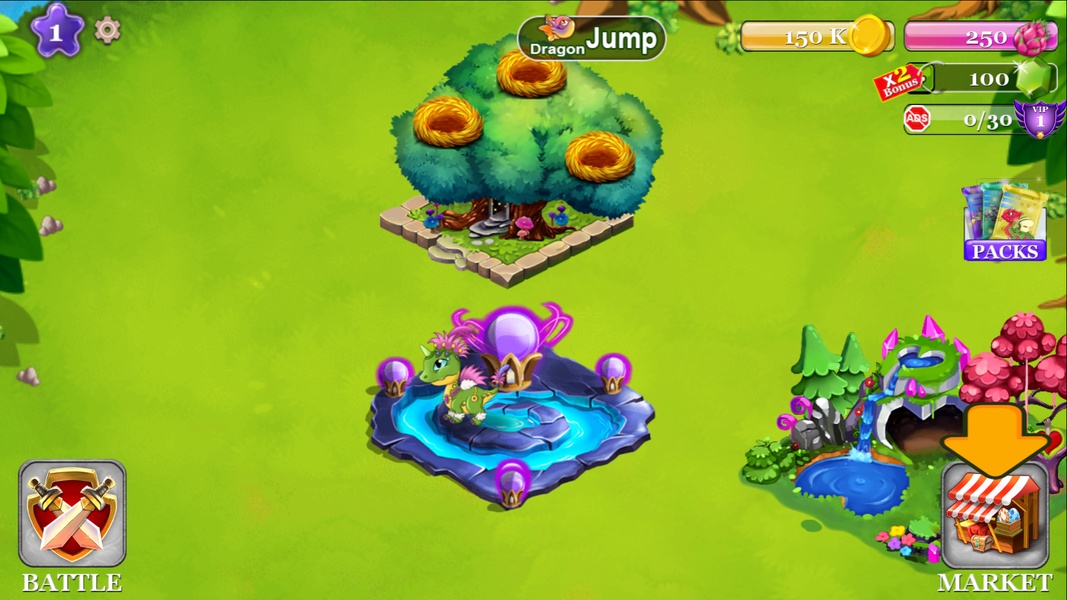
Task: Enter the Battle arena
Action: 72,514
